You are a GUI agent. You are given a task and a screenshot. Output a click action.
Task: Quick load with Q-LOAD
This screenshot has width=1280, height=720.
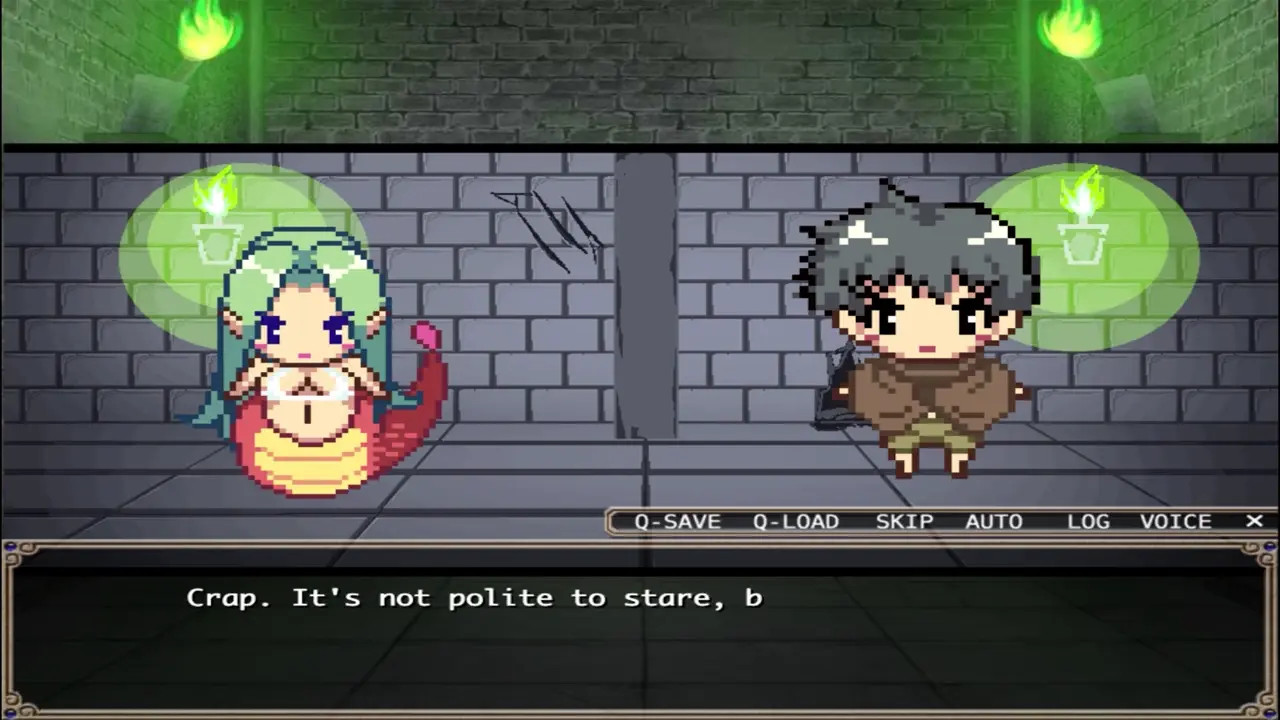tap(796, 521)
